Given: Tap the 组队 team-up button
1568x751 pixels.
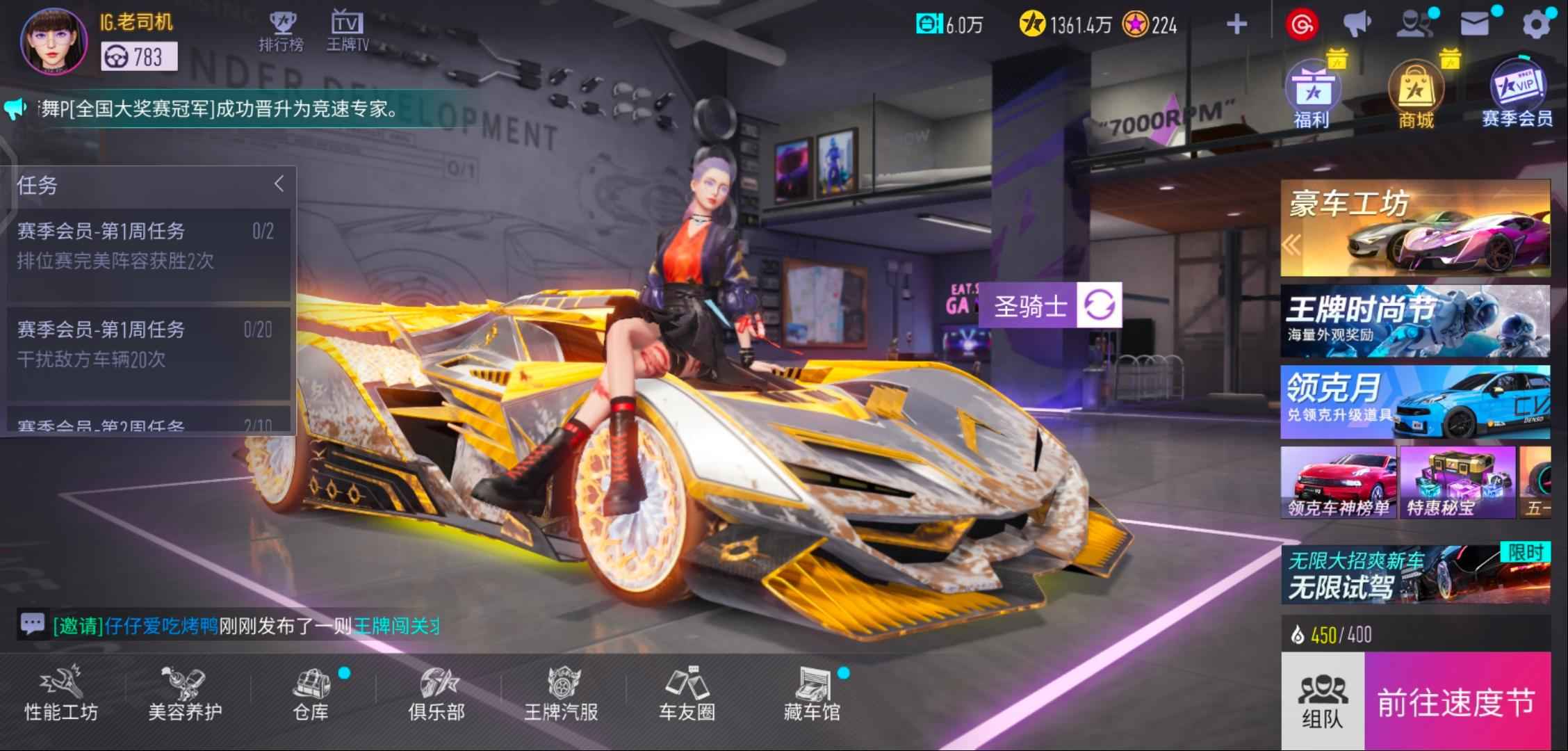Looking at the screenshot, I should pos(1322,702).
